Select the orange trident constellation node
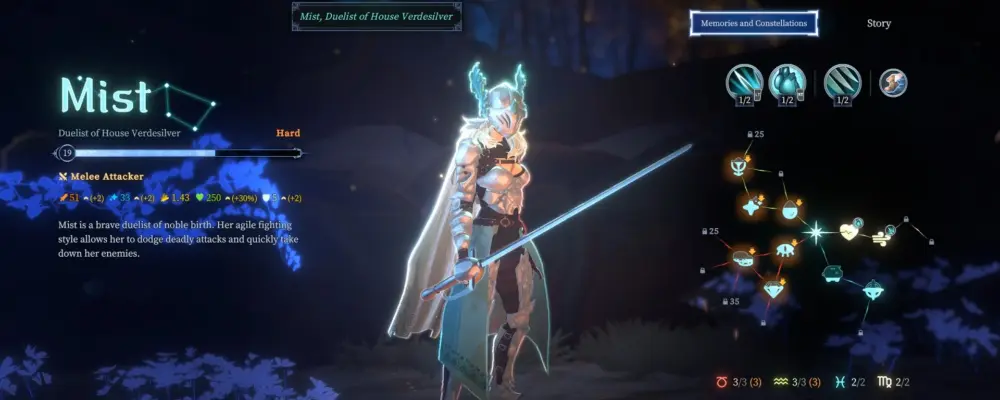This screenshot has width=1000, height=400. (x=739, y=165)
